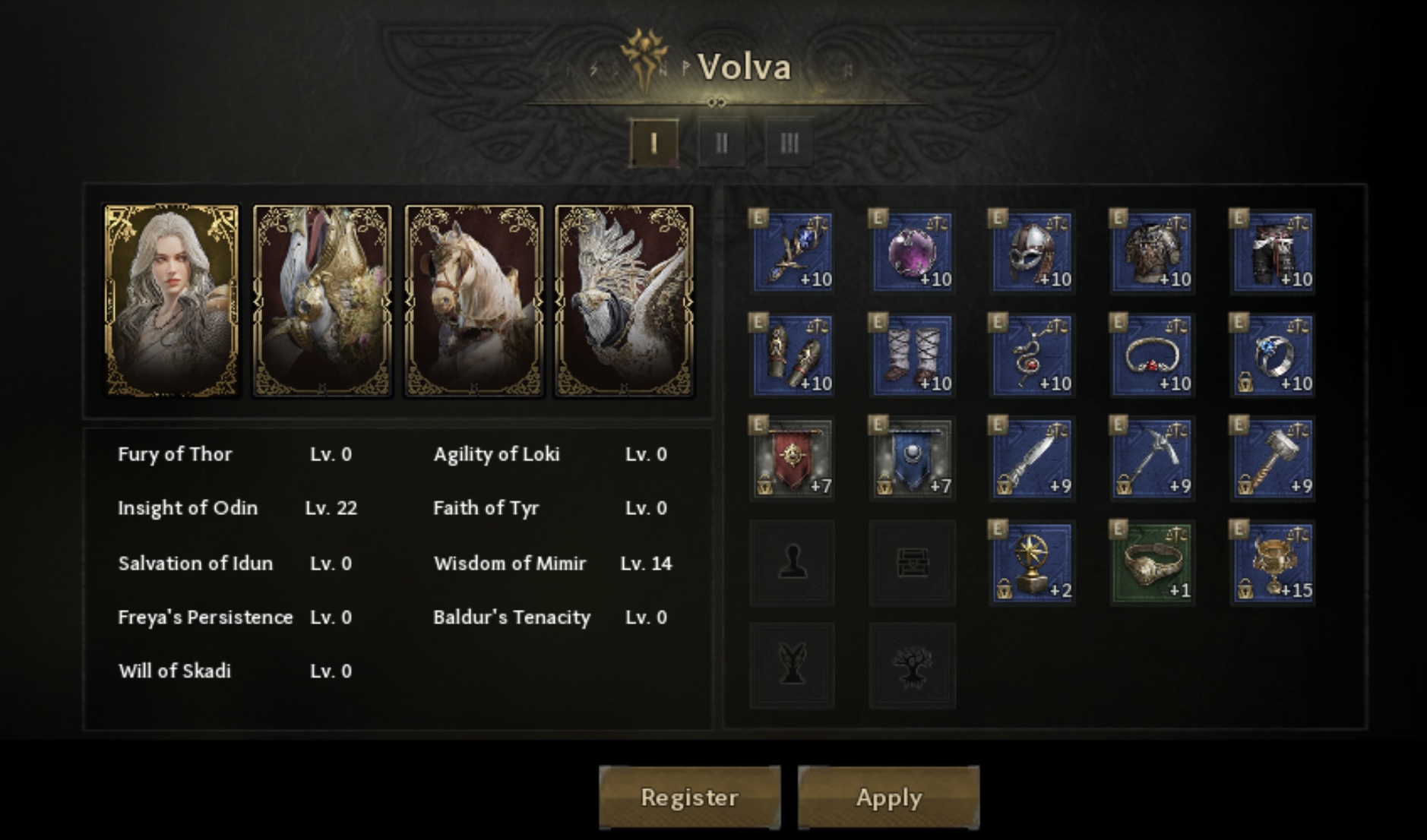The width and height of the screenshot is (1427, 840).
Task: Apply the current preset
Action: 888,797
